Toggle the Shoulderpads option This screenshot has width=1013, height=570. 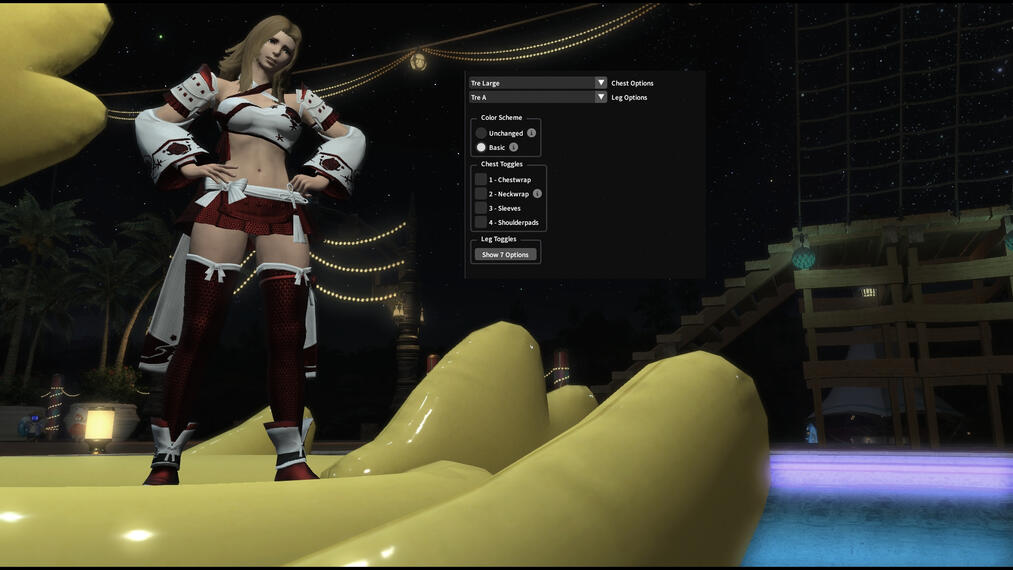(481, 222)
